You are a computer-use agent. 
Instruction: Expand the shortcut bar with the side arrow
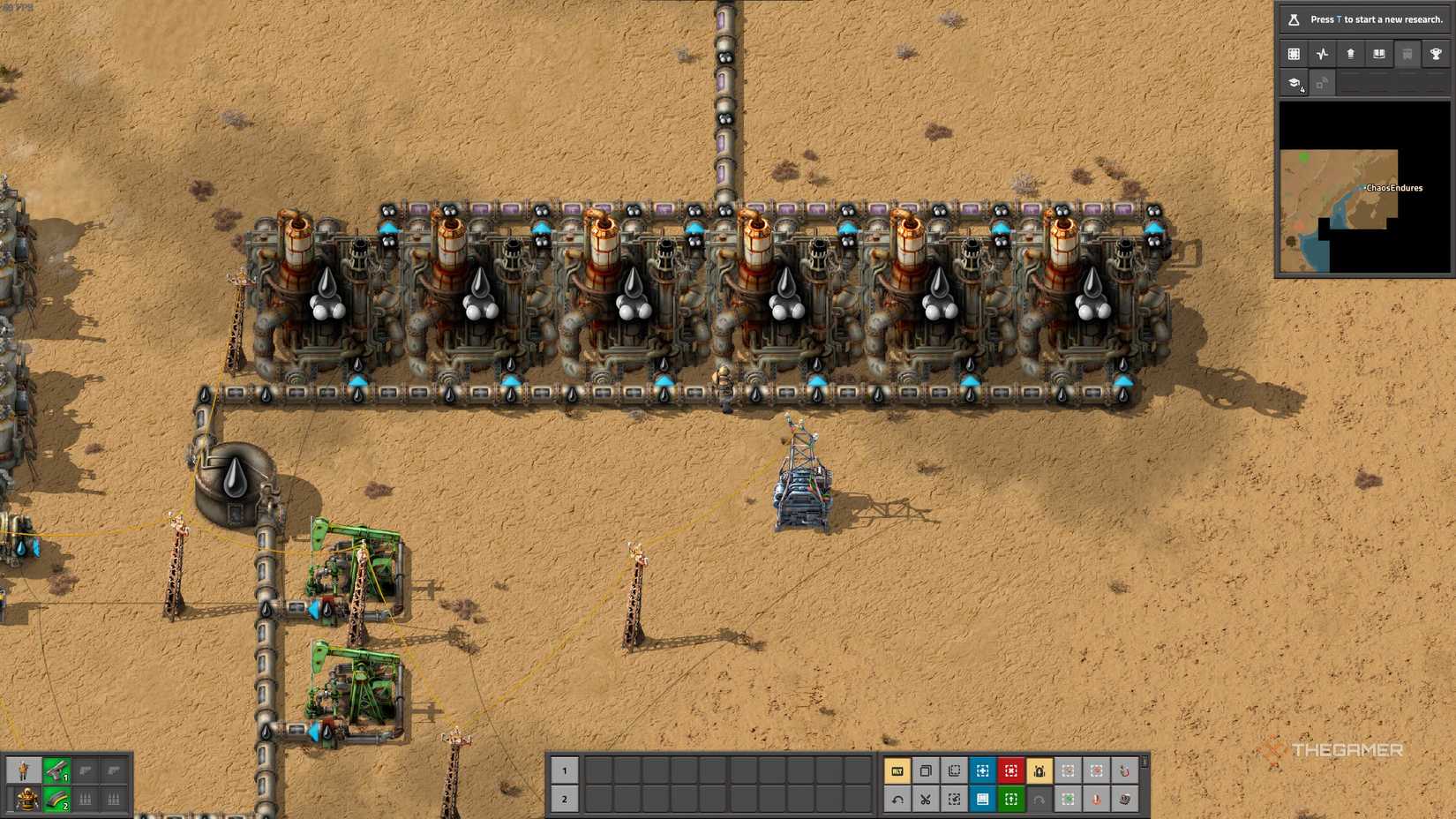pos(1145,766)
